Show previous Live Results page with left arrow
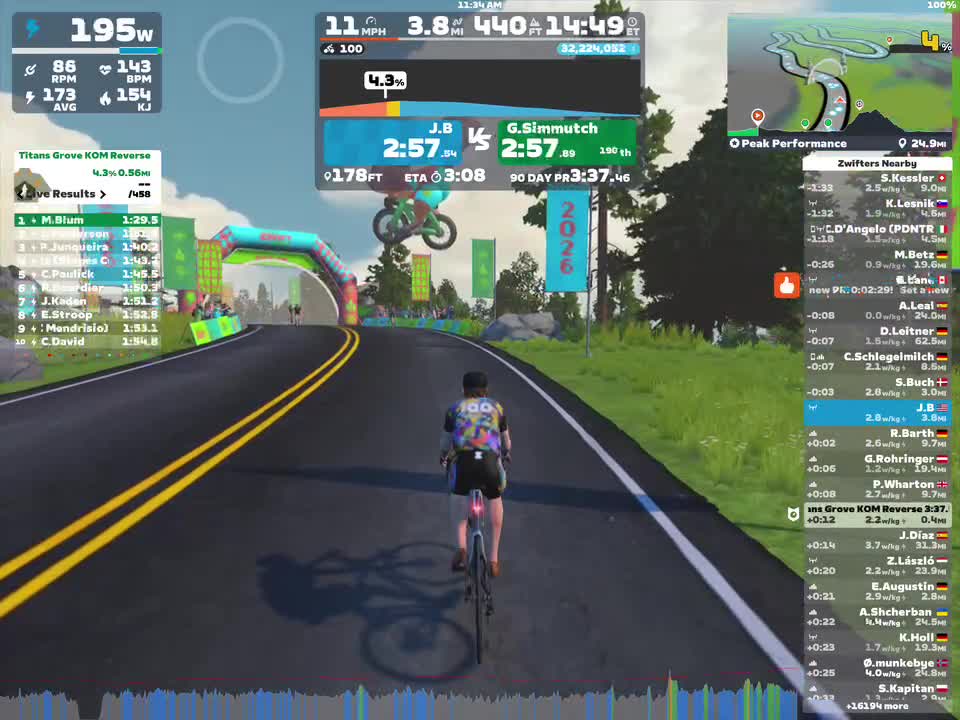 tap(21, 194)
